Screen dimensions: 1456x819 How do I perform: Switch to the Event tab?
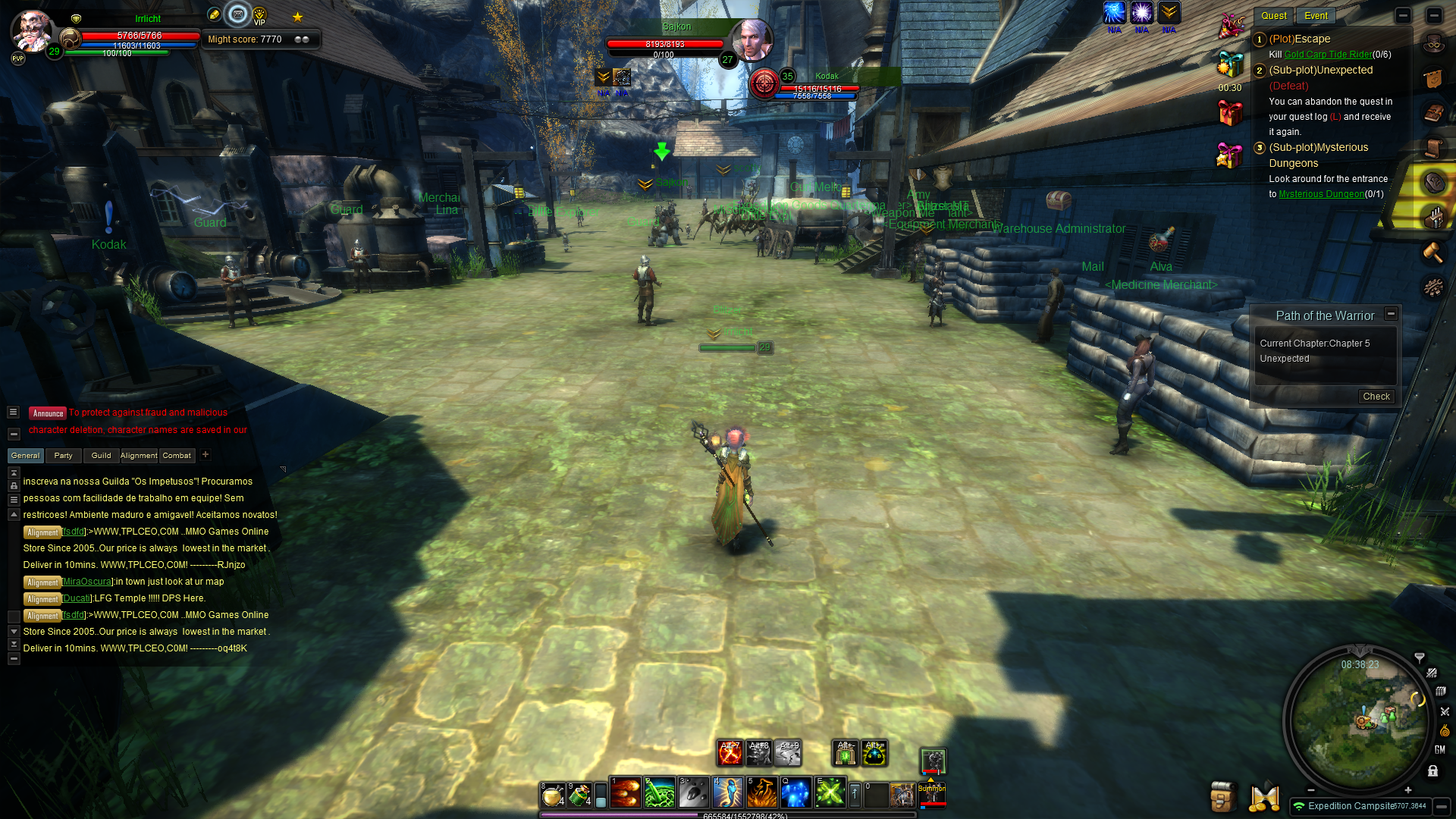1316,16
